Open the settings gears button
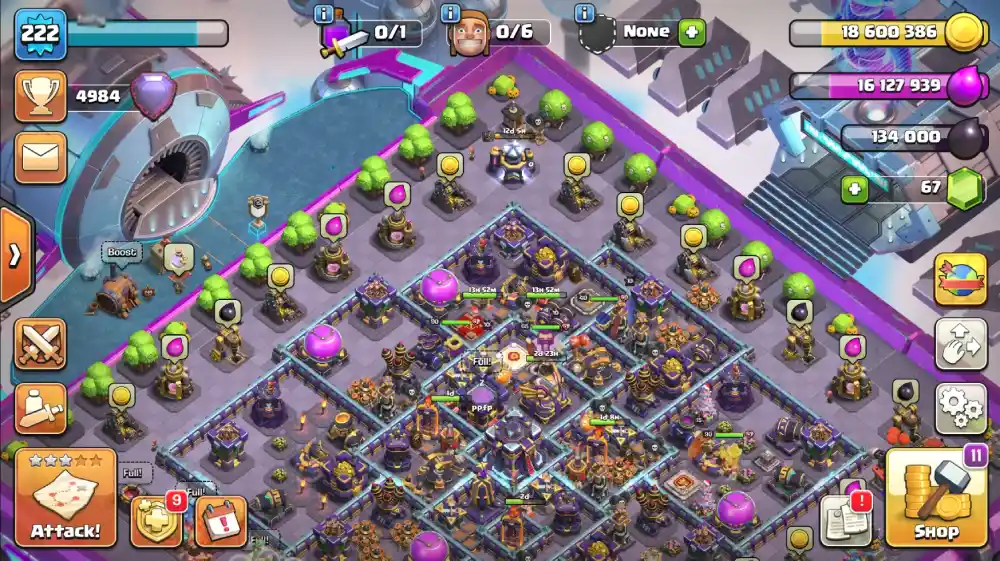 [960, 408]
